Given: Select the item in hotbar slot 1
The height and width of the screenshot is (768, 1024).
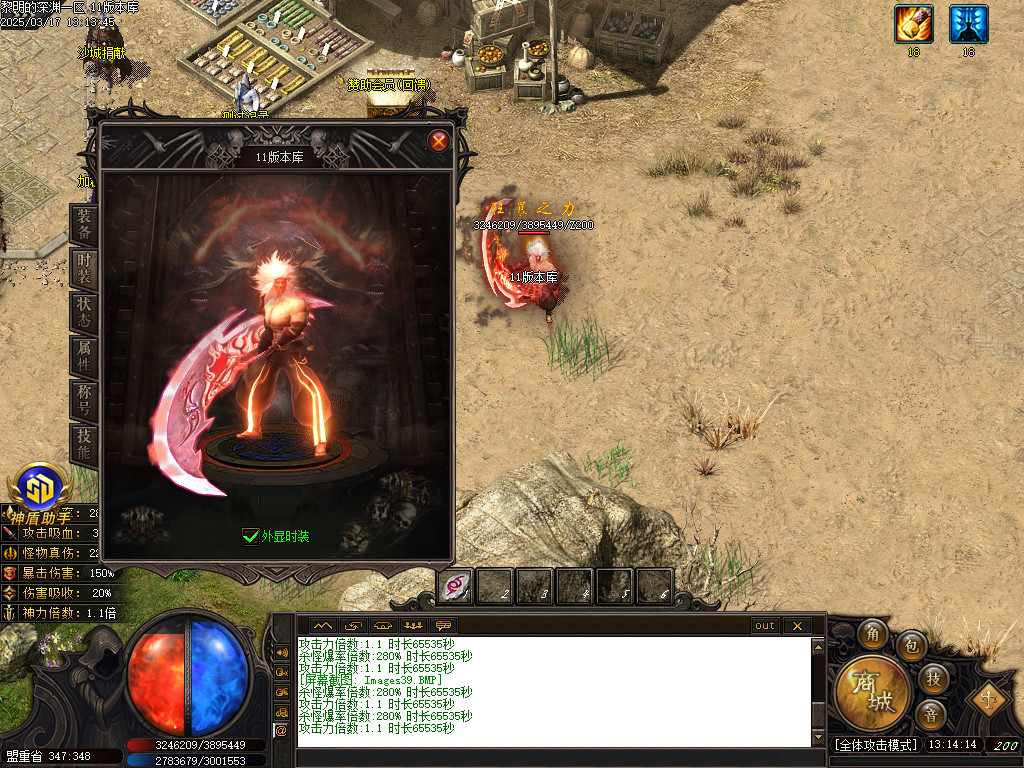Looking at the screenshot, I should click(x=456, y=586).
